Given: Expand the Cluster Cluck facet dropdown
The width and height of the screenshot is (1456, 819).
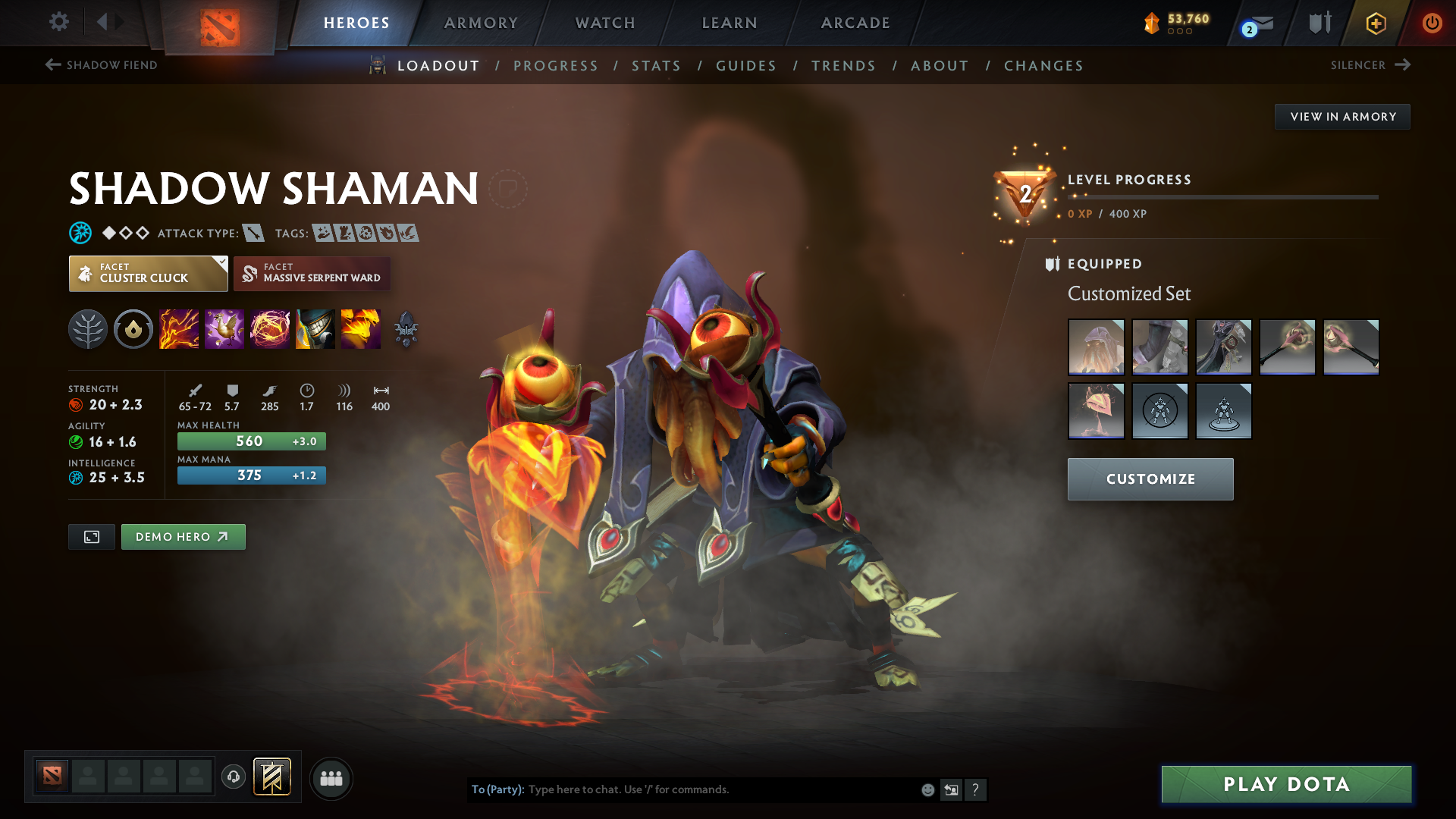Looking at the screenshot, I should coord(219,264).
